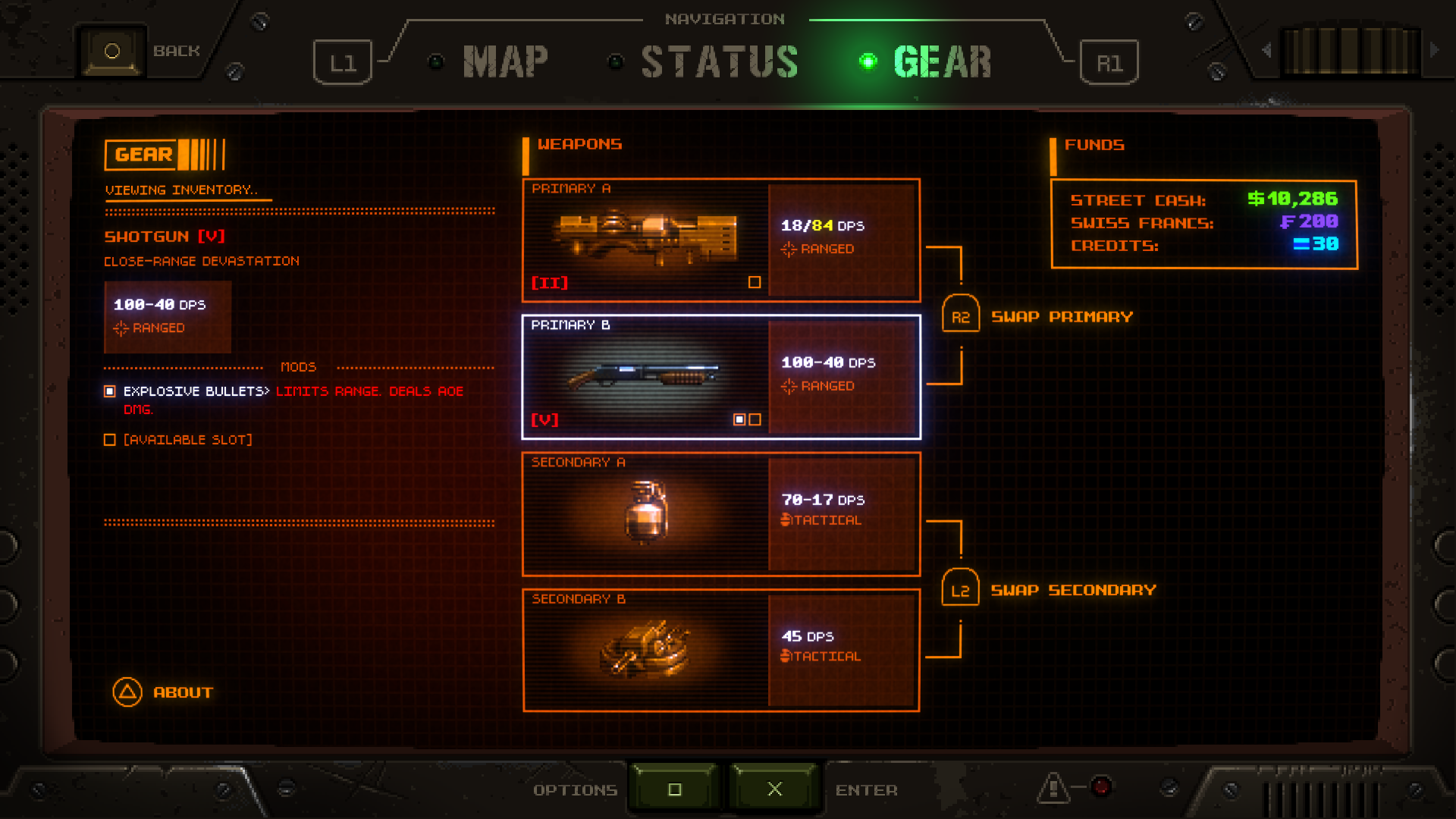The image size is (1456, 819).
Task: Select the Secondary A grenade slot
Action: (x=720, y=514)
